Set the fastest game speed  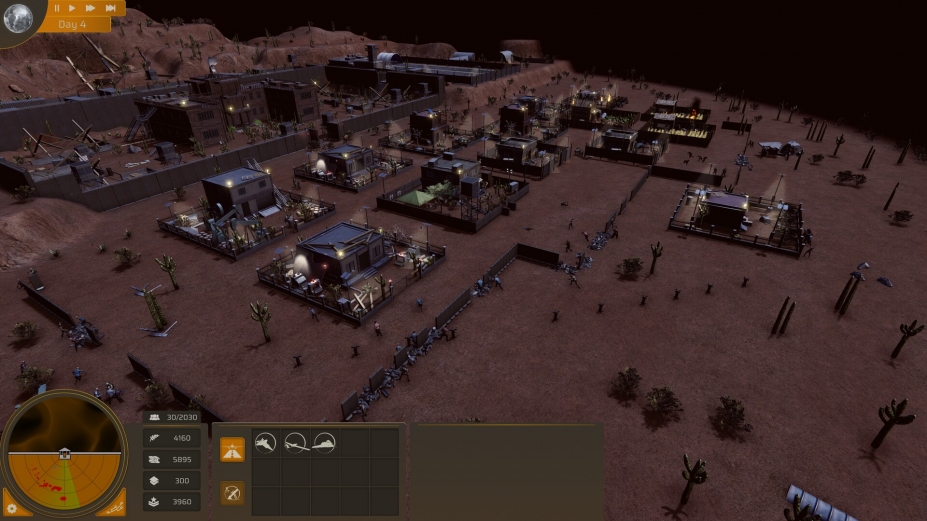(x=110, y=8)
